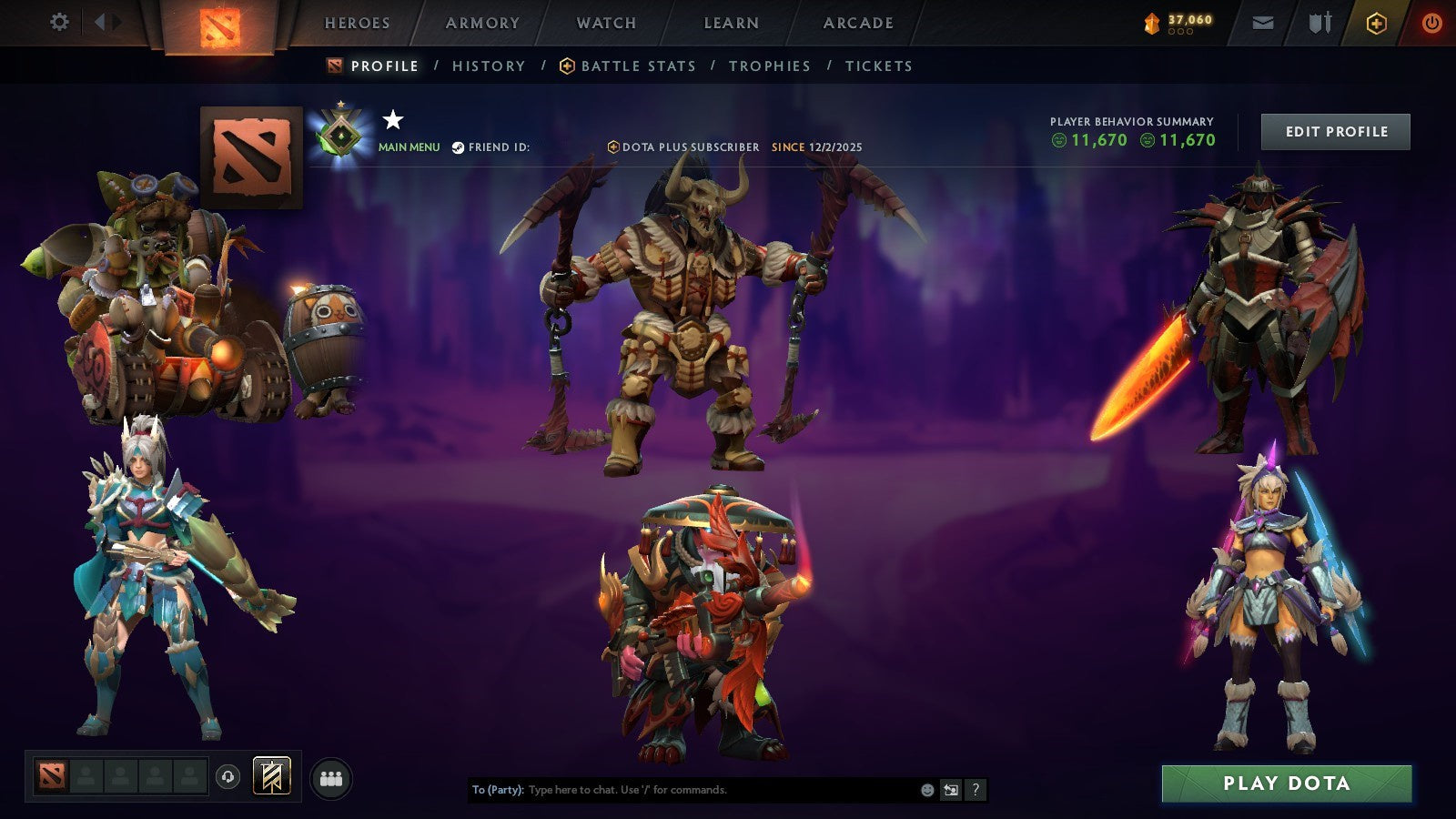Click the settings gear icon
1456x819 pixels.
click(60, 22)
